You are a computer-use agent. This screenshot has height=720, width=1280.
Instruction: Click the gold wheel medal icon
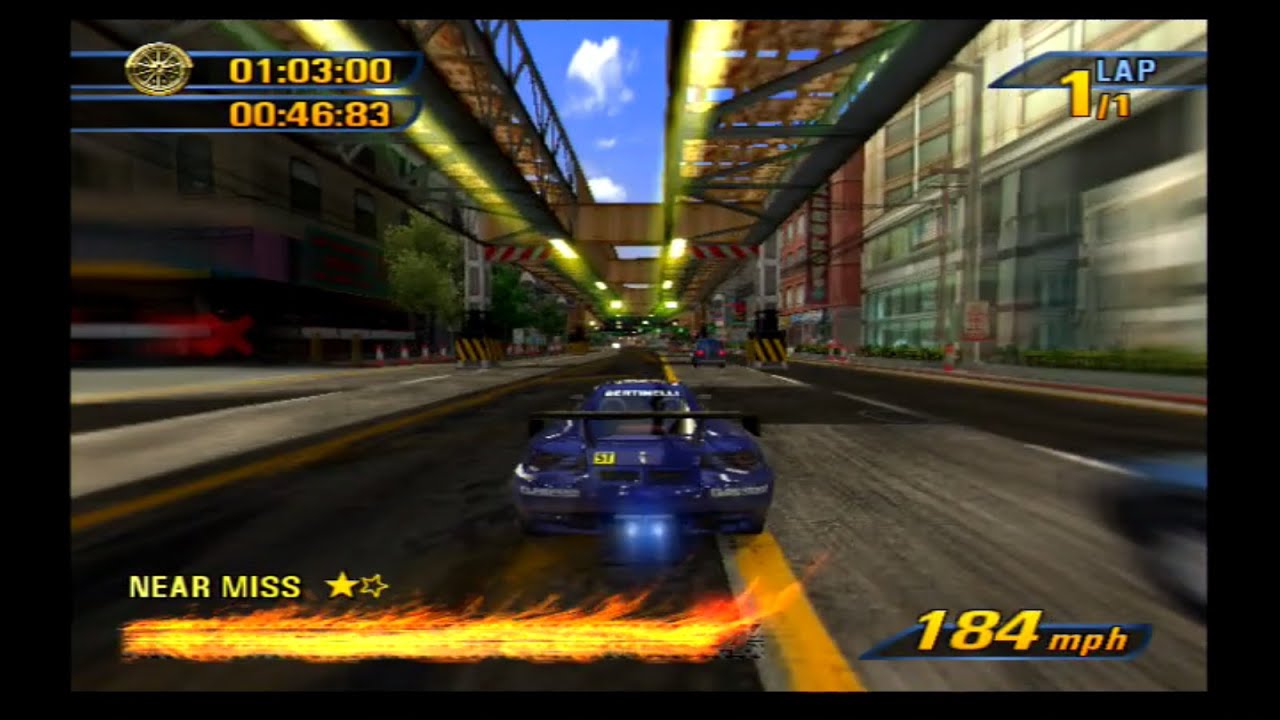[x=160, y=69]
